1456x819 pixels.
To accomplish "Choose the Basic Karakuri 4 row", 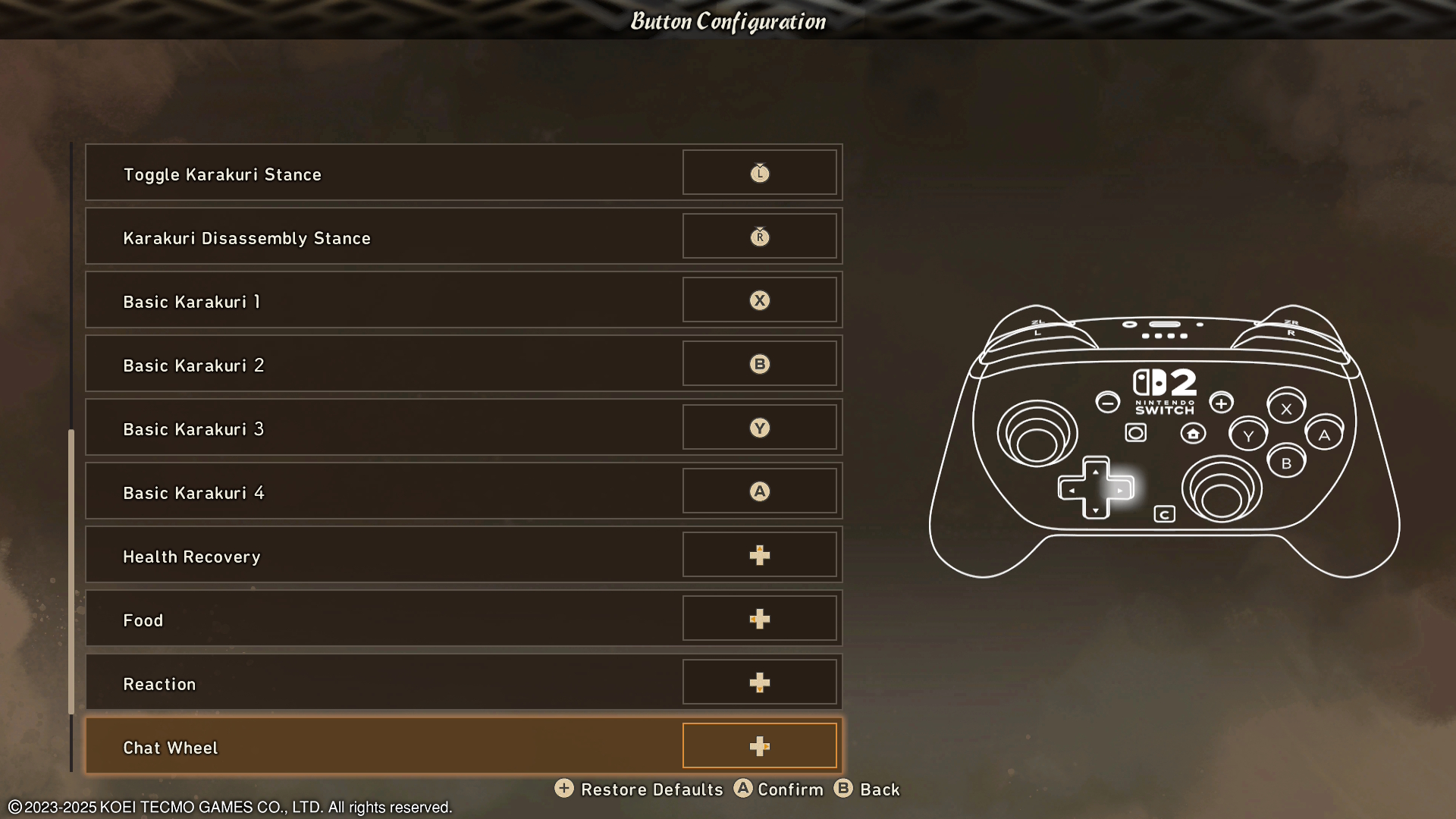I will point(463,491).
